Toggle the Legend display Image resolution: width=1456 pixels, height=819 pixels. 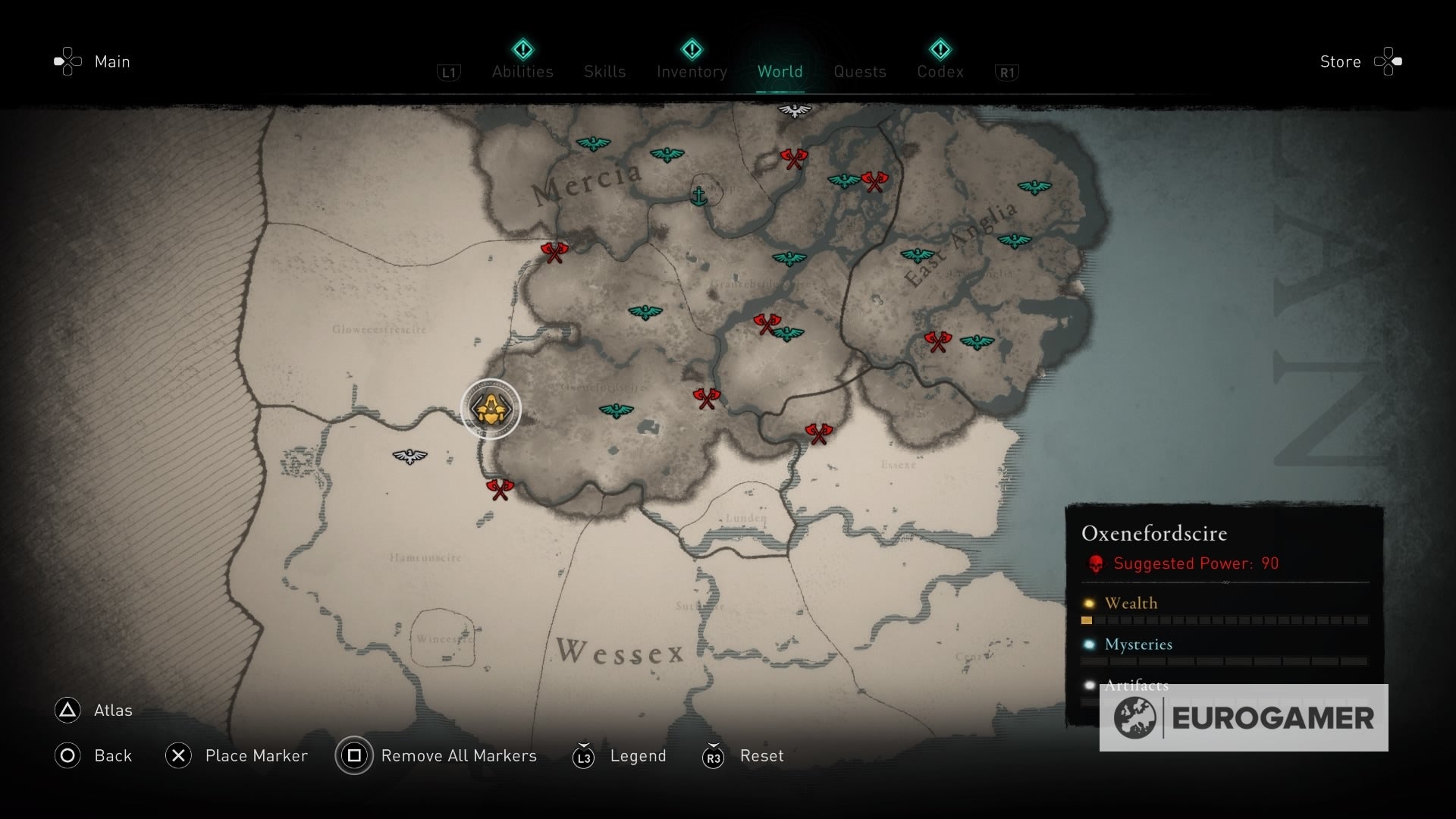click(x=638, y=755)
